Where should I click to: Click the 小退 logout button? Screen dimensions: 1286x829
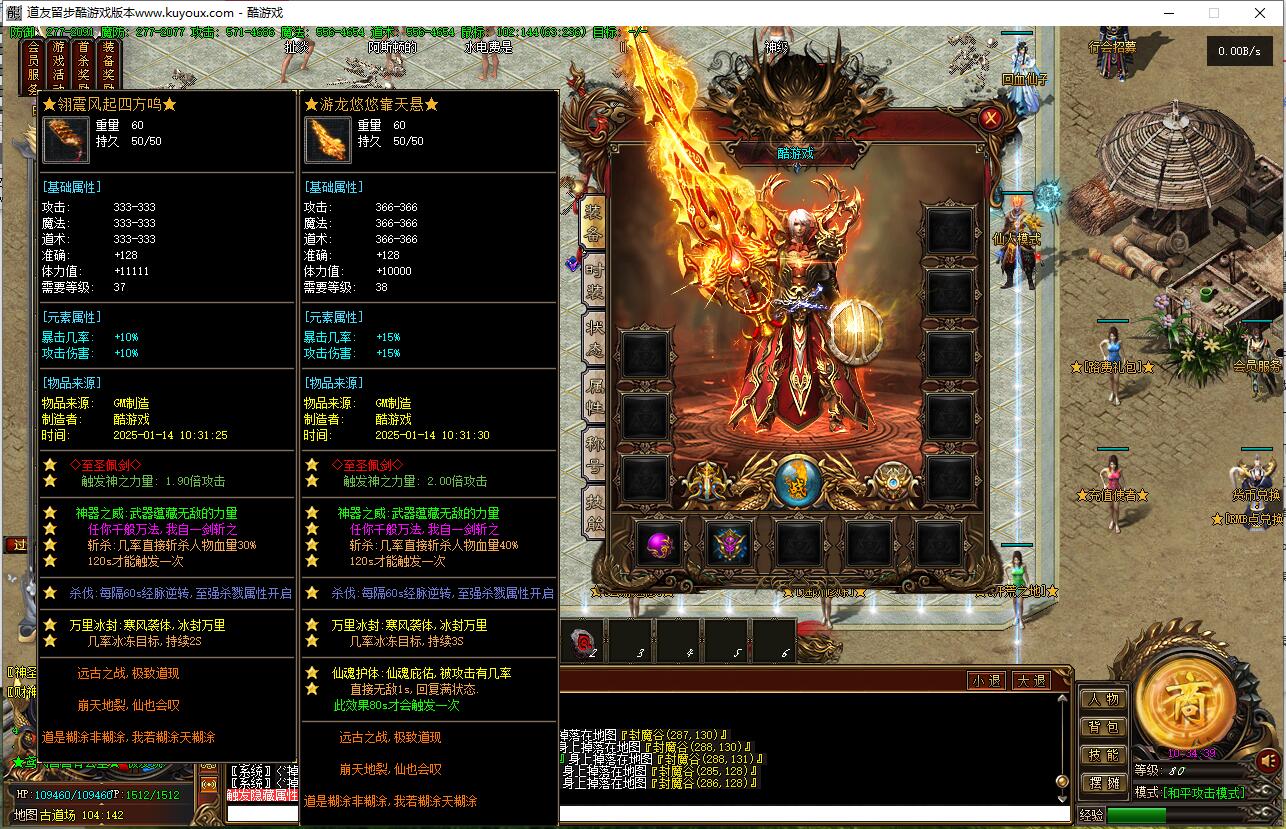click(986, 681)
